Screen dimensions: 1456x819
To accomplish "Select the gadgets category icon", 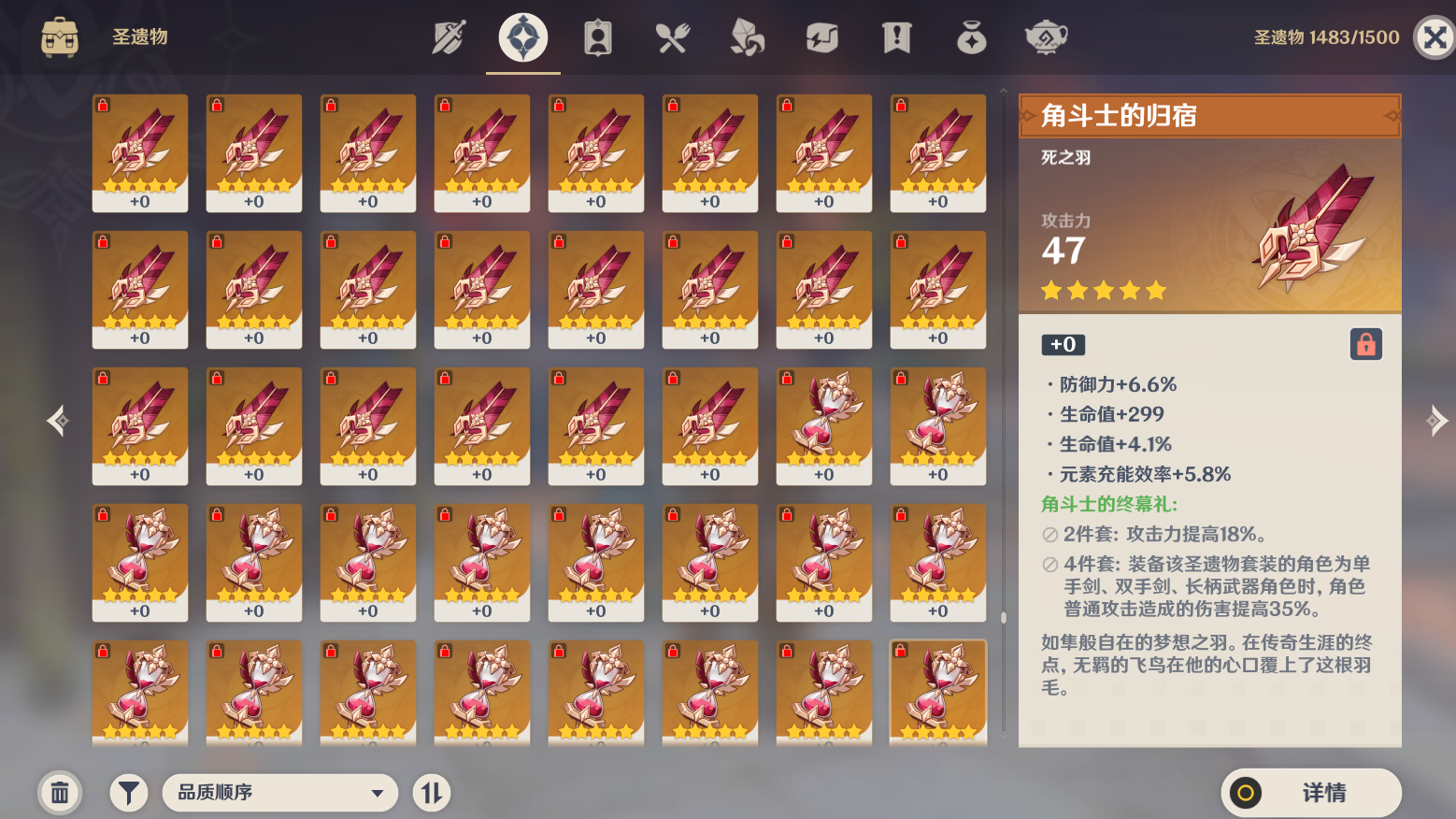I will pyautogui.click(x=822, y=37).
